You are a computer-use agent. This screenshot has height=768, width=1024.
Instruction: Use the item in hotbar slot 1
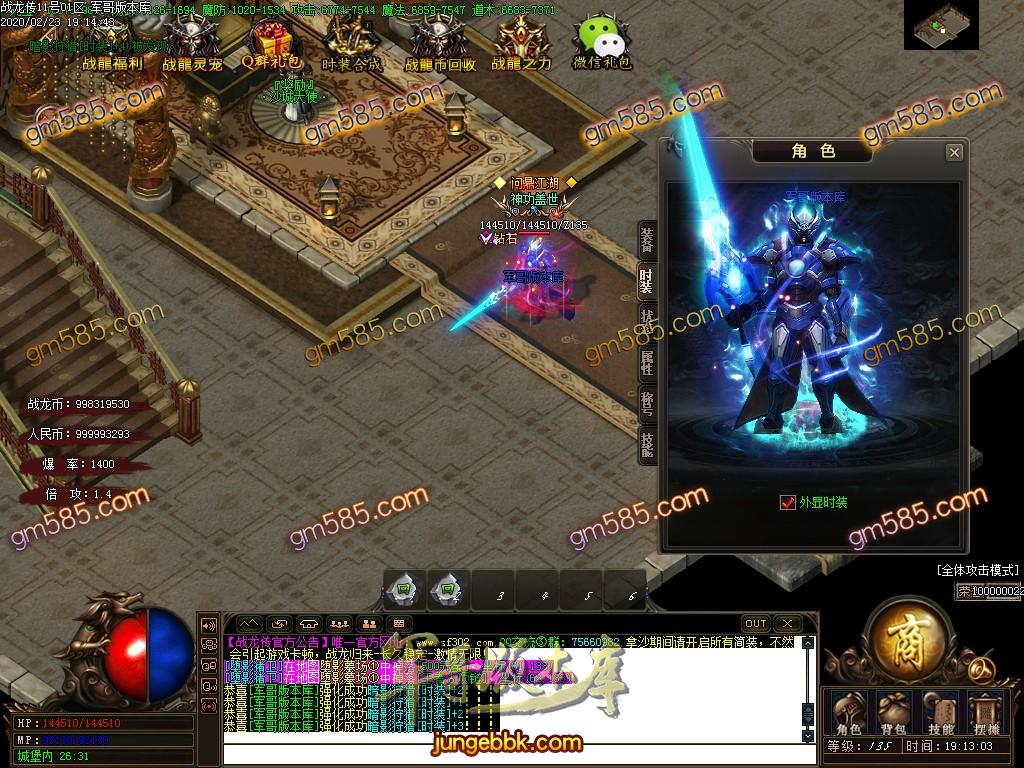pos(405,588)
